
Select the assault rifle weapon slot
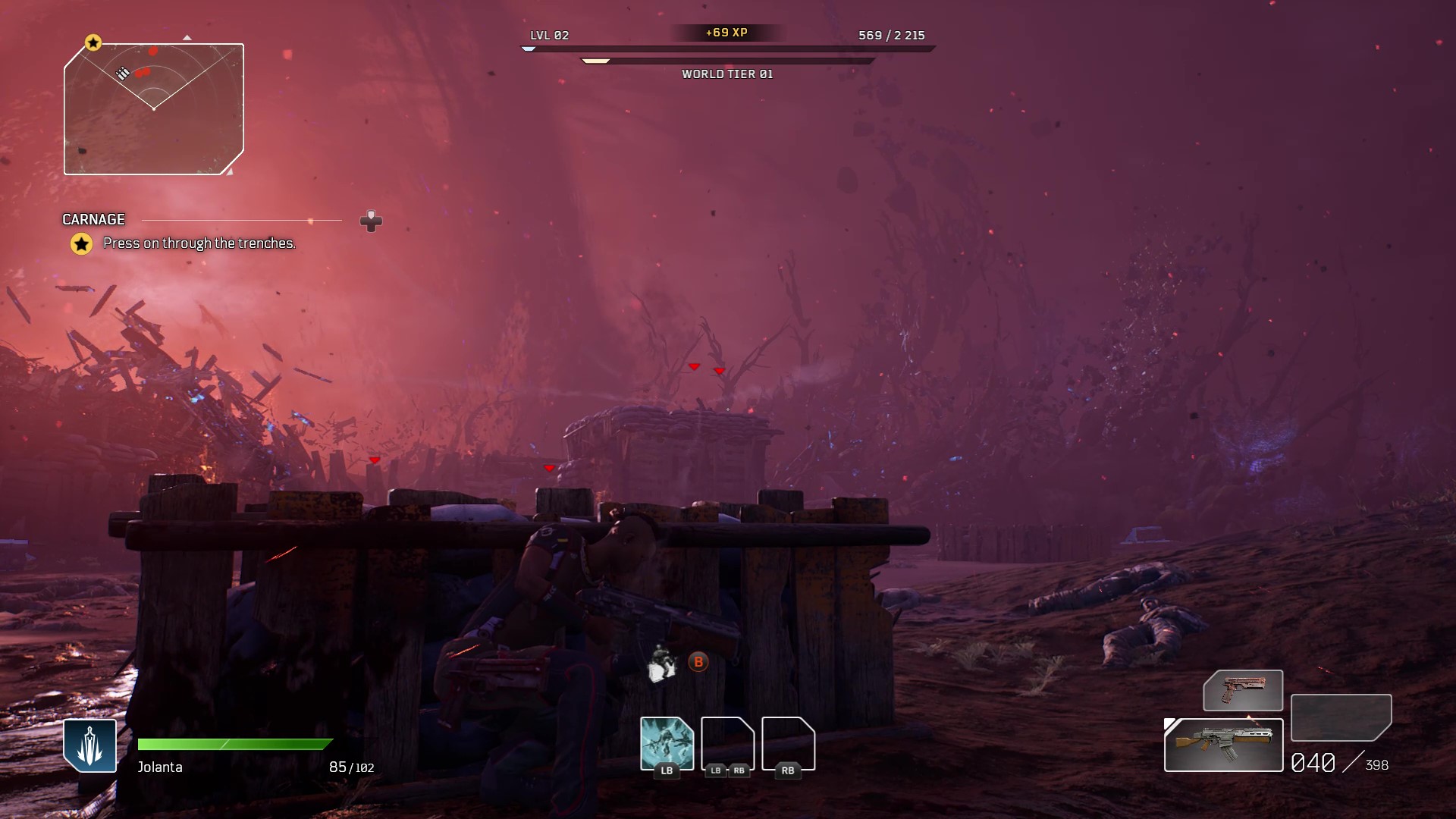pos(1223,745)
